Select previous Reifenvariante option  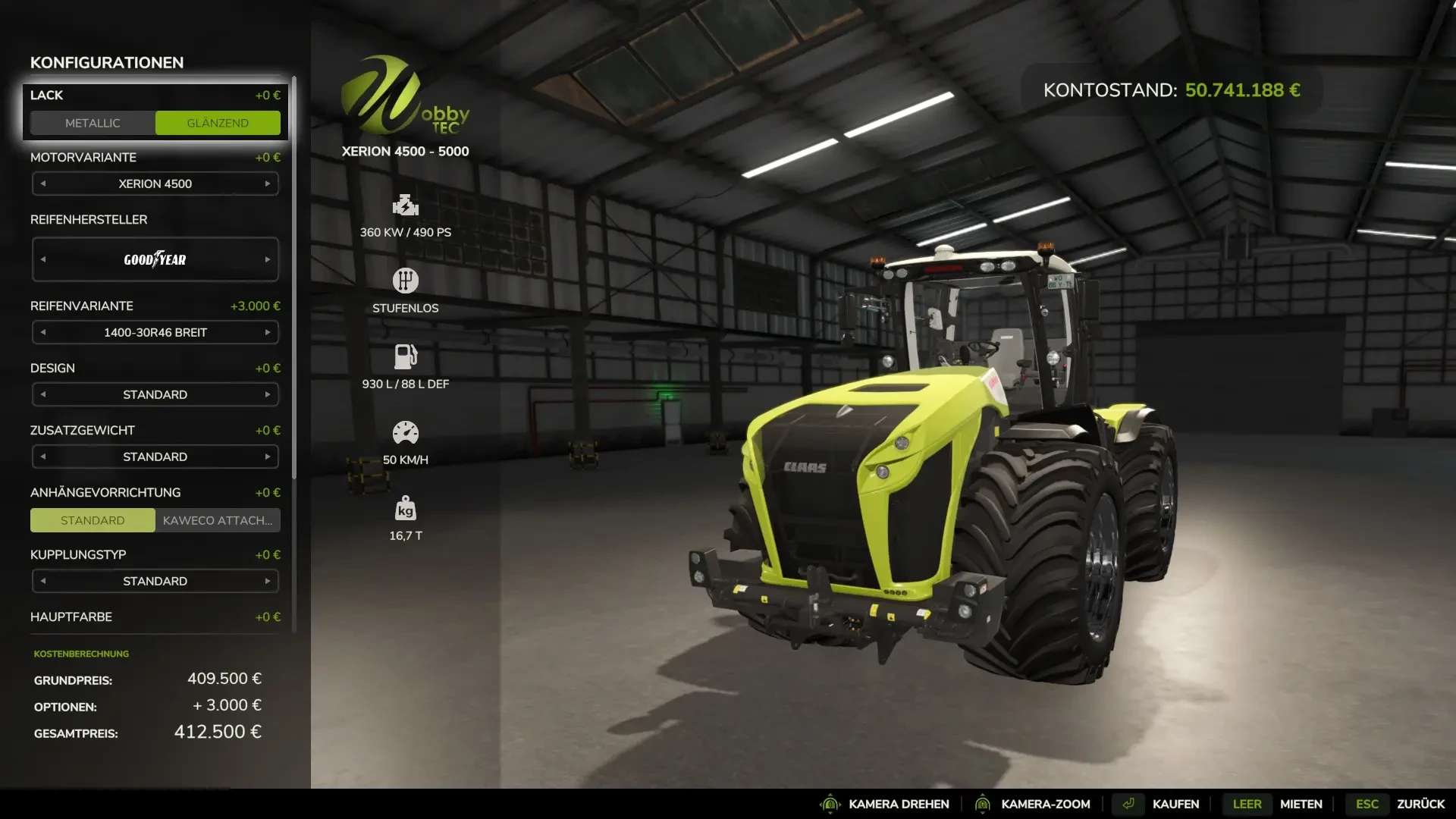[x=43, y=332]
